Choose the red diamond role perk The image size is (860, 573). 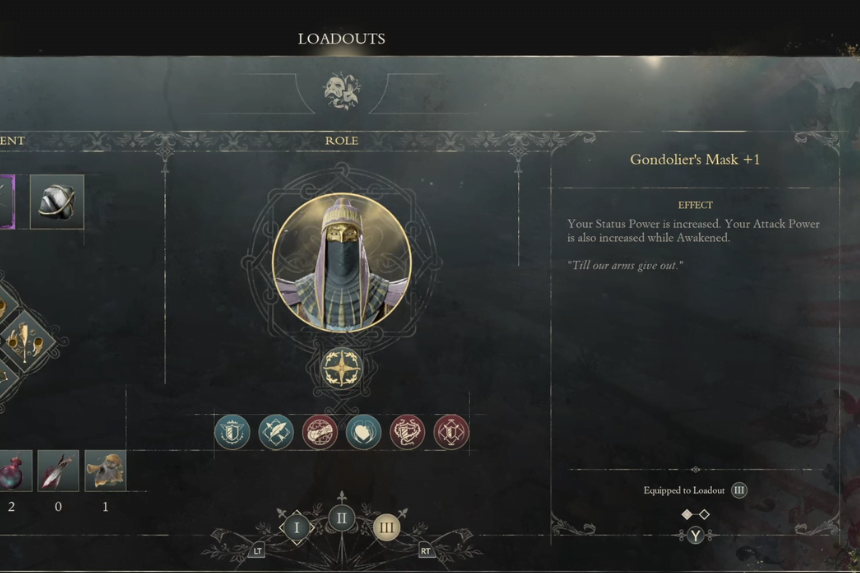click(x=451, y=432)
